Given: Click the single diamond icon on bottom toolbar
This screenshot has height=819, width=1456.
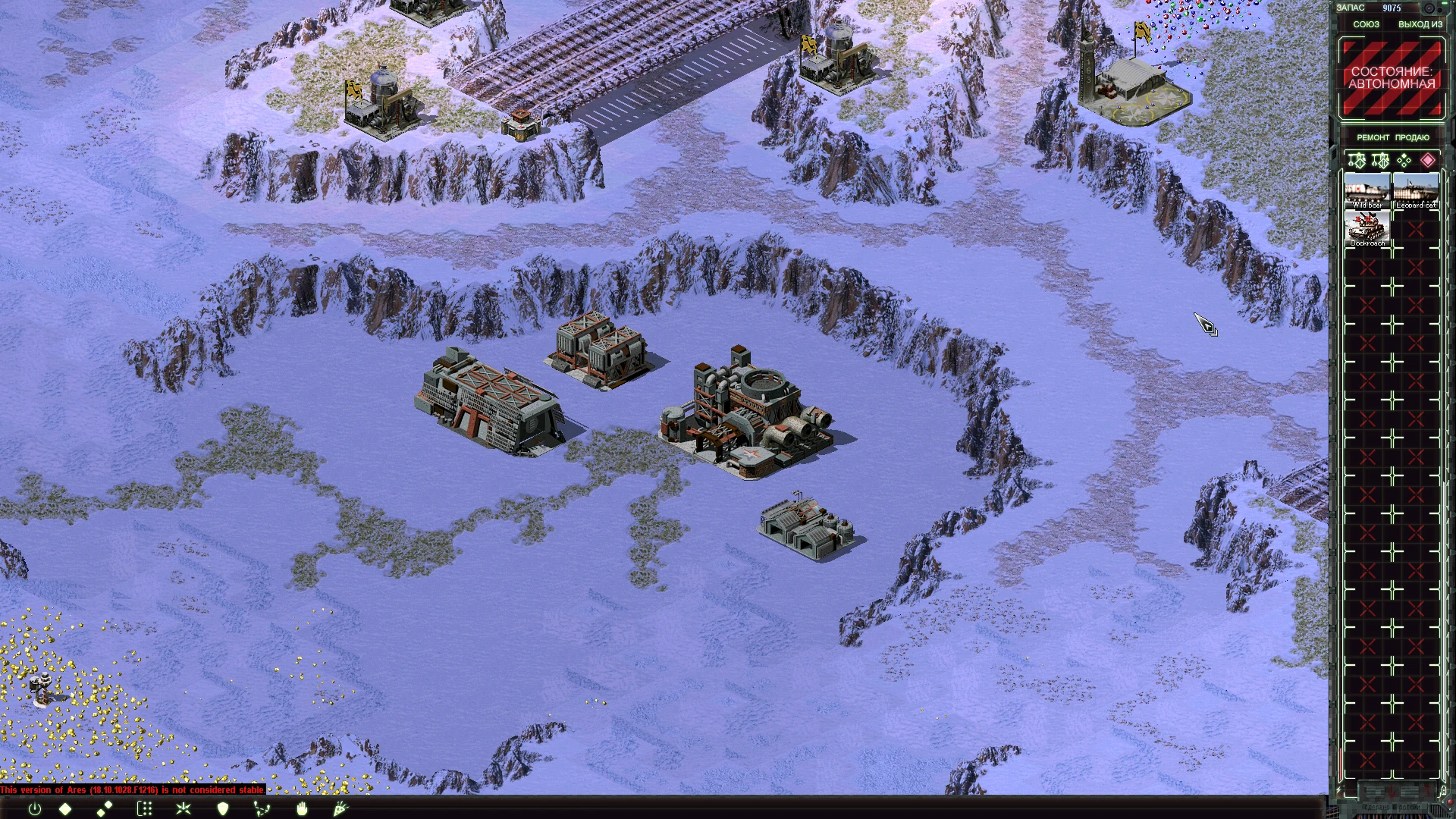Looking at the screenshot, I should (65, 808).
